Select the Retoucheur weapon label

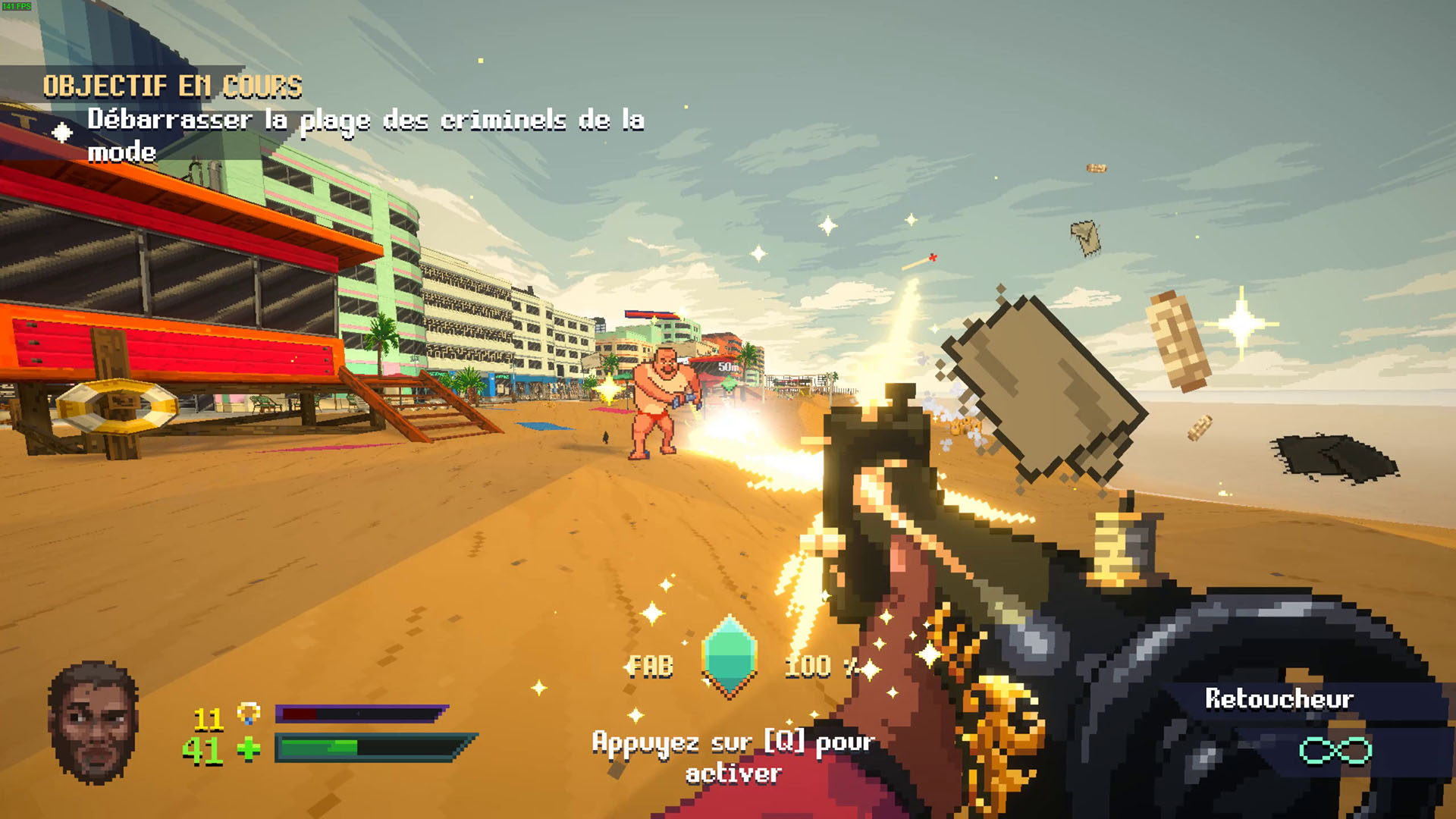click(1279, 699)
